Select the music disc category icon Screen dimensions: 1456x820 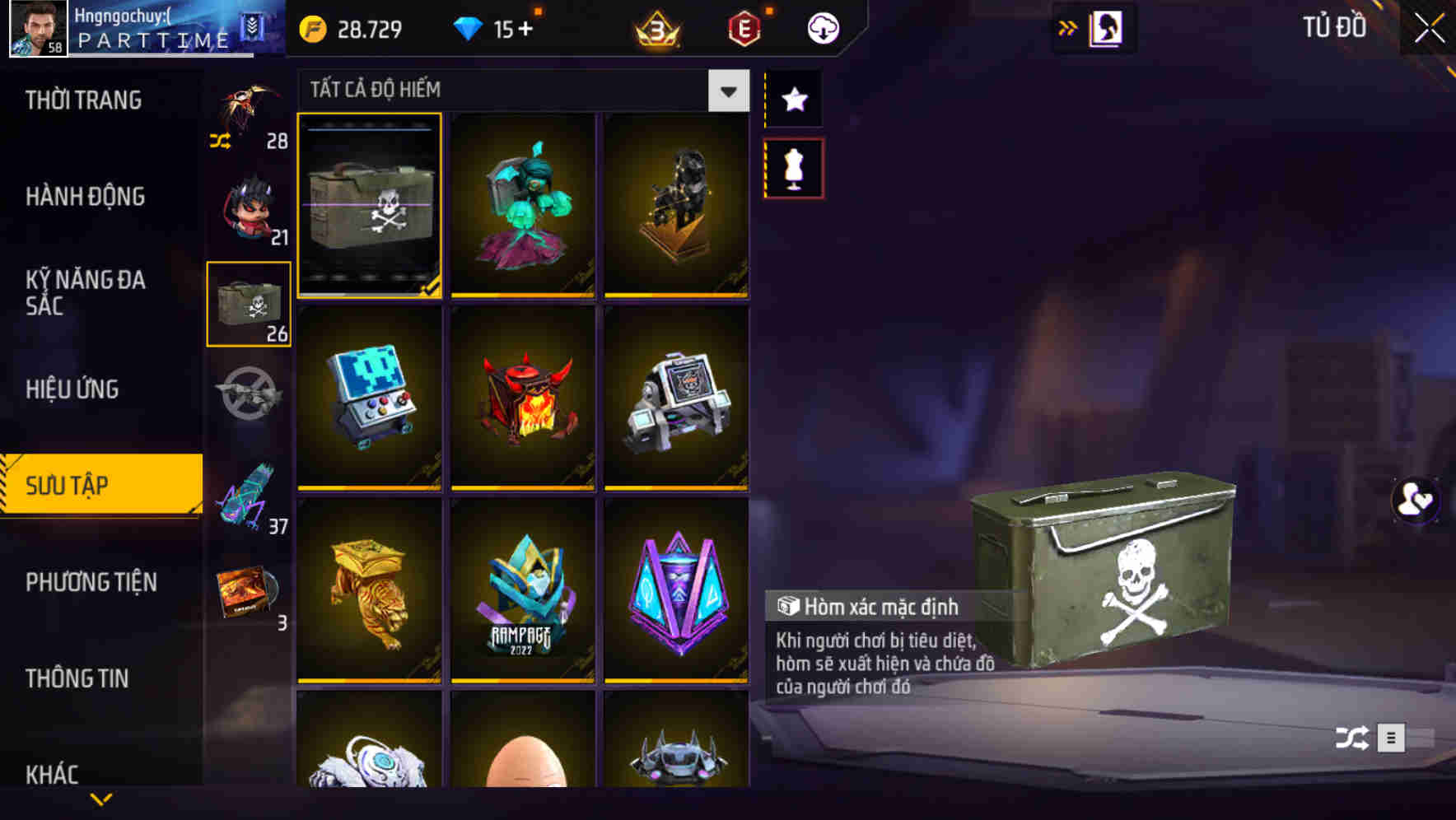point(245,593)
